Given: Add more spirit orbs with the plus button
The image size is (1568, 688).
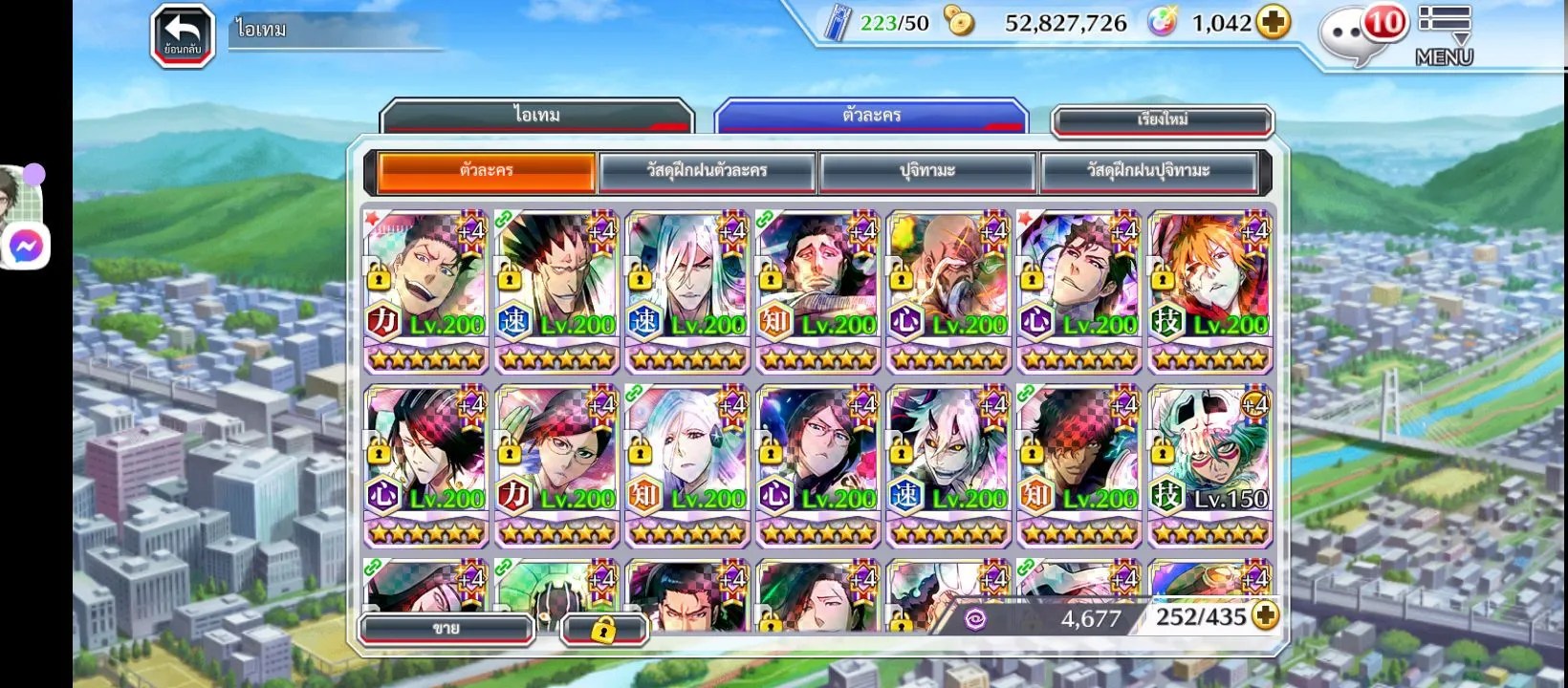Looking at the screenshot, I should pos(1273,23).
